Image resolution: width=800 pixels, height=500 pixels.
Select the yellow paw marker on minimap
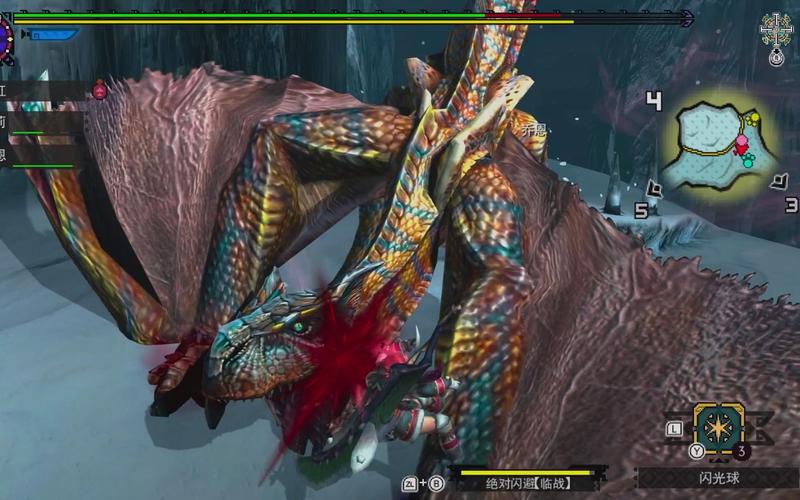click(754, 120)
